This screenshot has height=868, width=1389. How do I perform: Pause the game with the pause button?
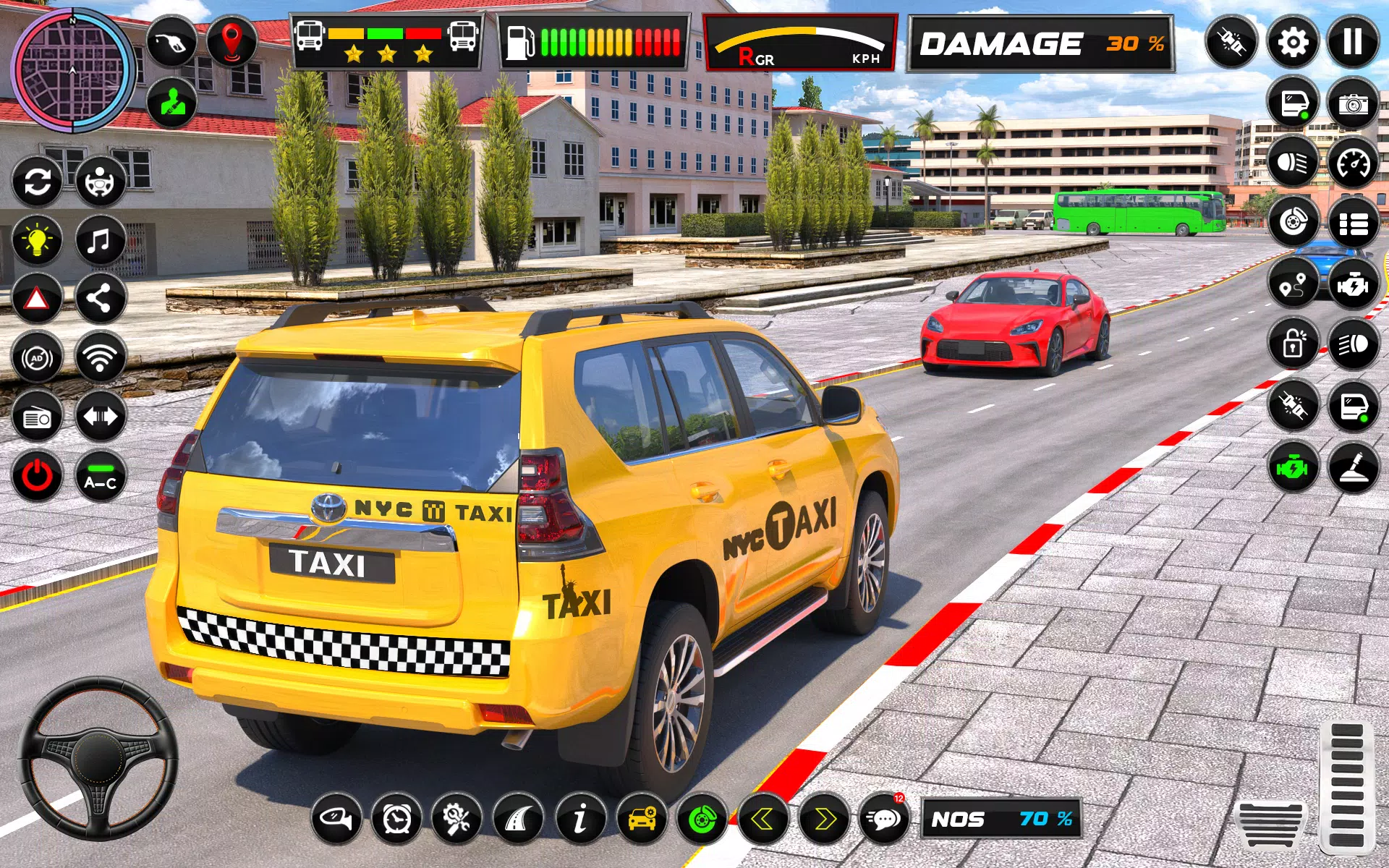click(x=1352, y=43)
